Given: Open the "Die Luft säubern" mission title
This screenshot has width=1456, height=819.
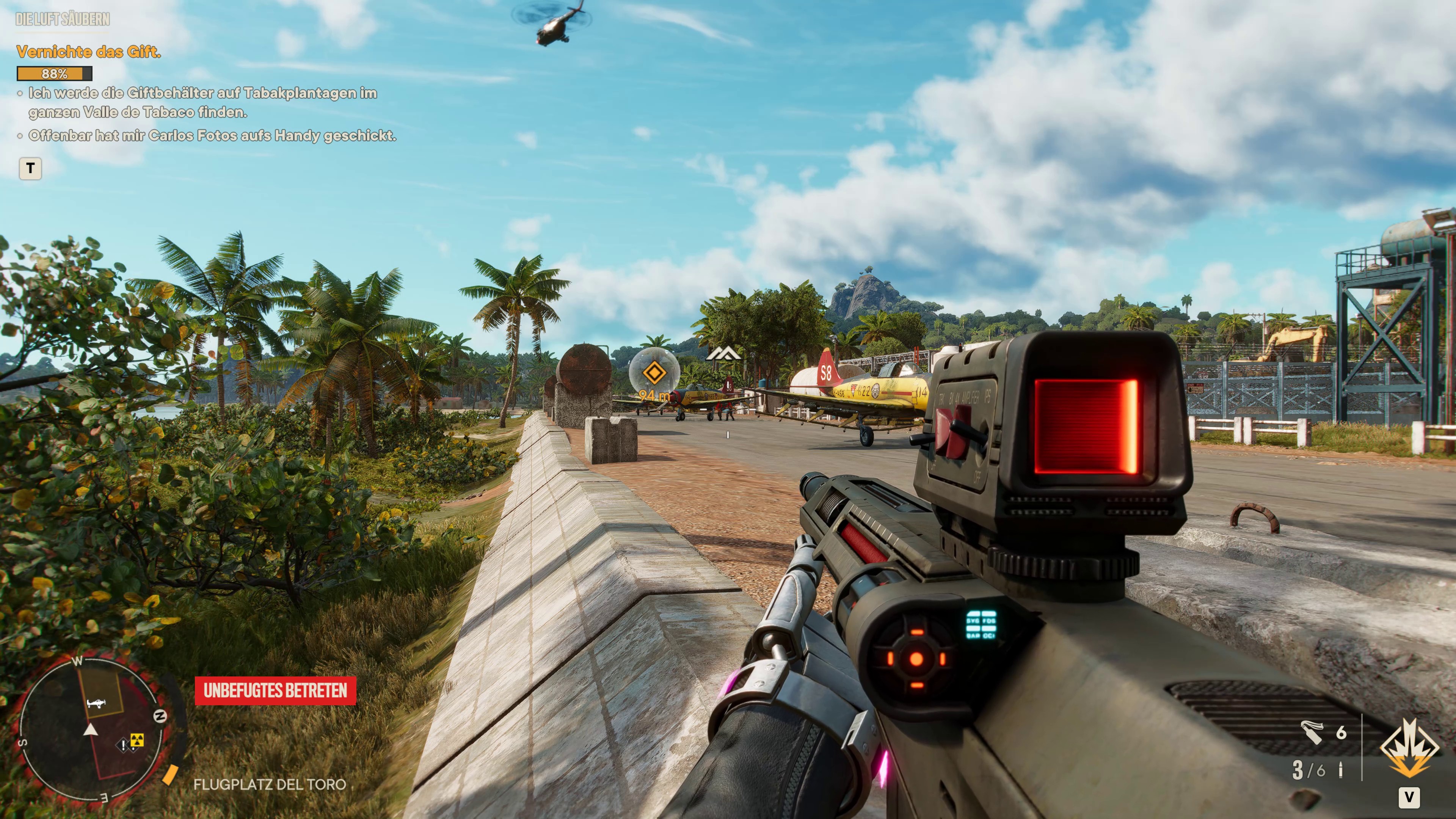Looking at the screenshot, I should point(63,19).
